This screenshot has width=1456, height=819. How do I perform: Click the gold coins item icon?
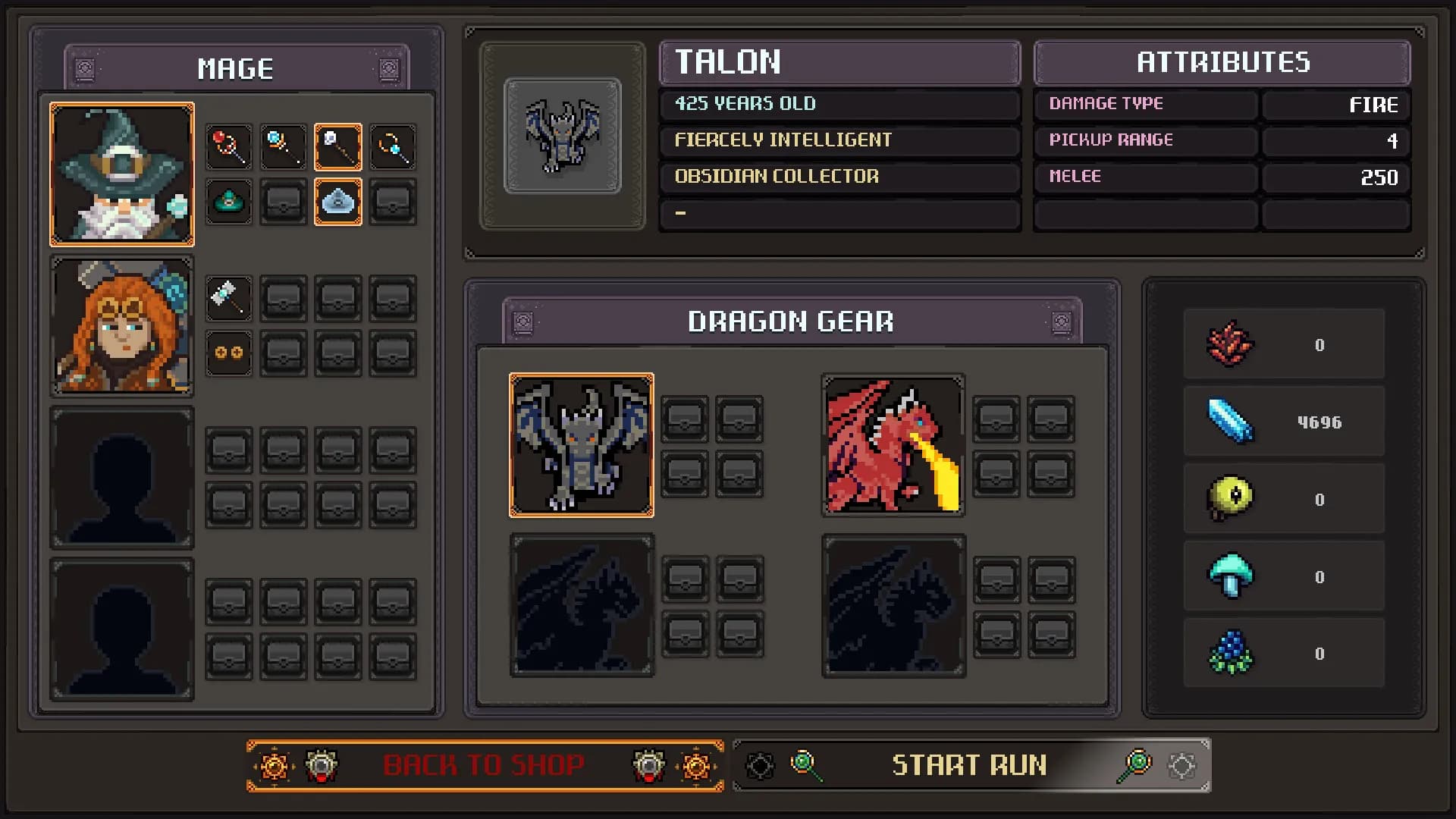[x=229, y=353]
